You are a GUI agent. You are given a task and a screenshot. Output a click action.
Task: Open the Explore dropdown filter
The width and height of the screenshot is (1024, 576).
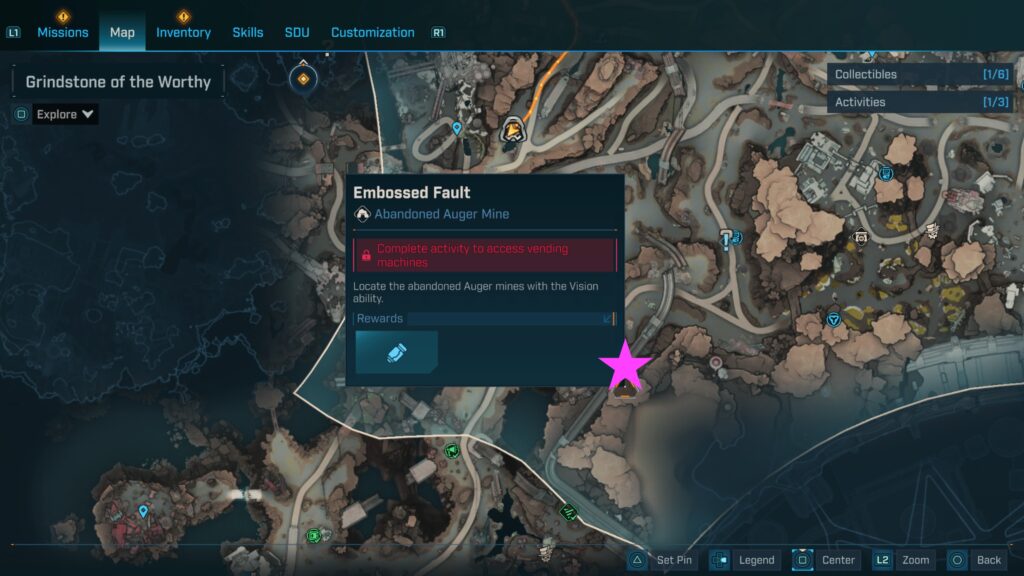click(x=65, y=114)
